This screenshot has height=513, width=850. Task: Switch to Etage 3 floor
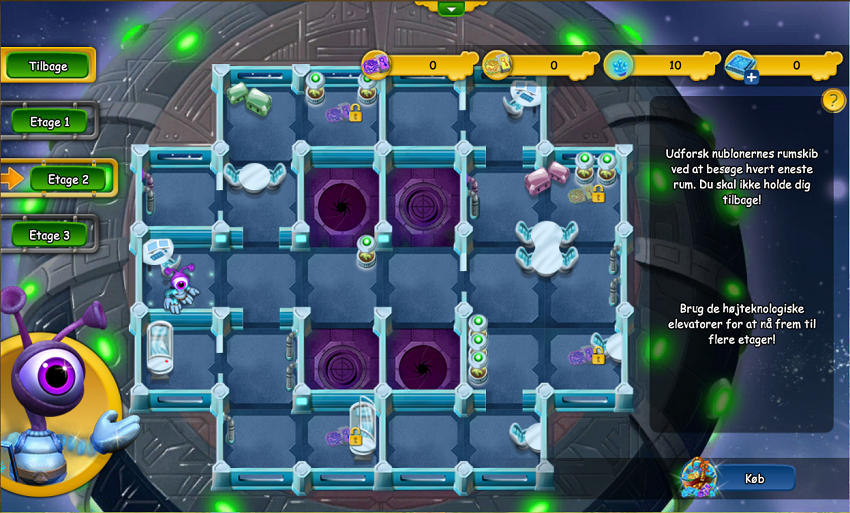pos(50,236)
